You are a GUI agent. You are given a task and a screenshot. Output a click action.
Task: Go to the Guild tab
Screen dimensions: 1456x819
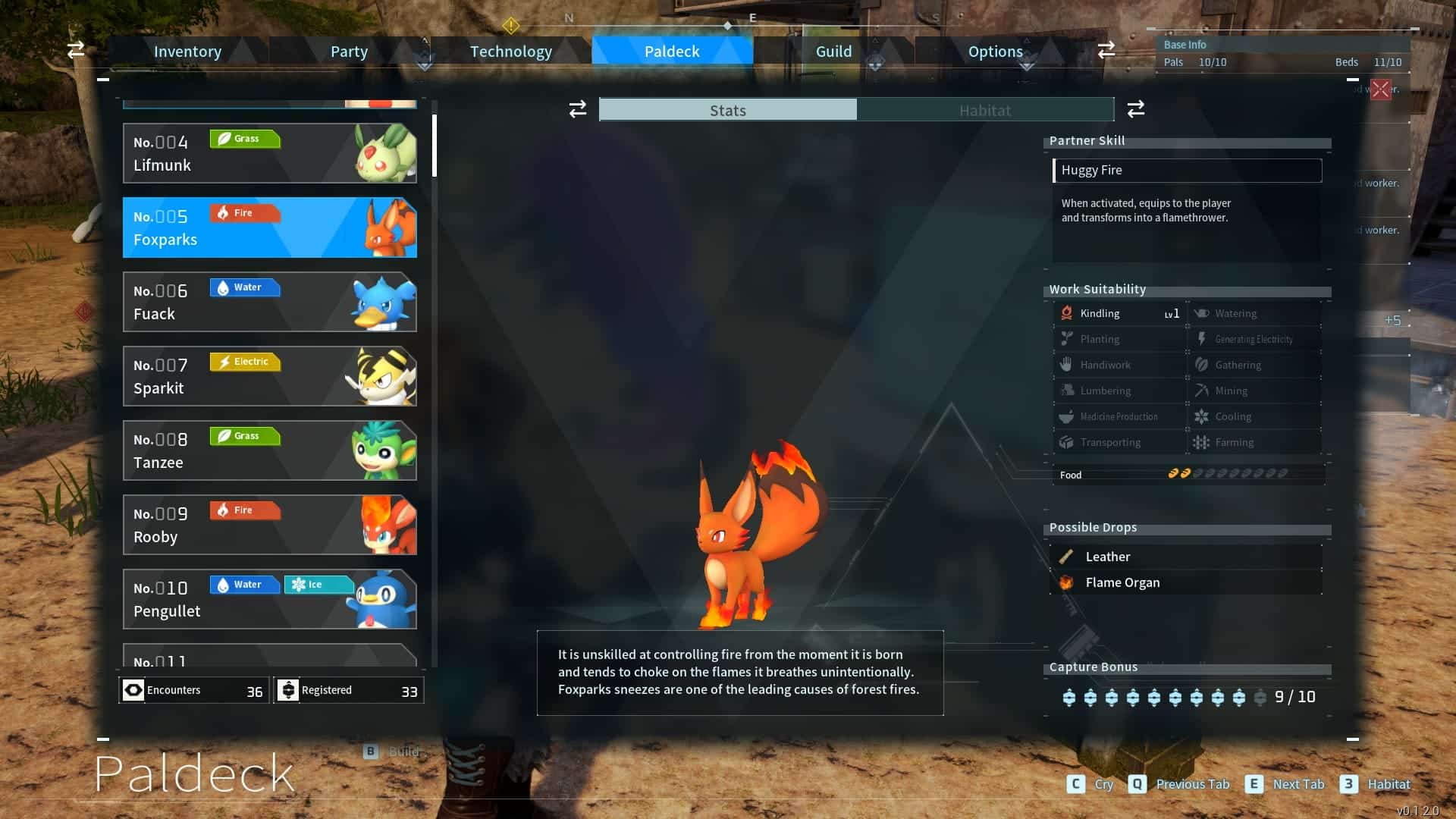tap(833, 52)
